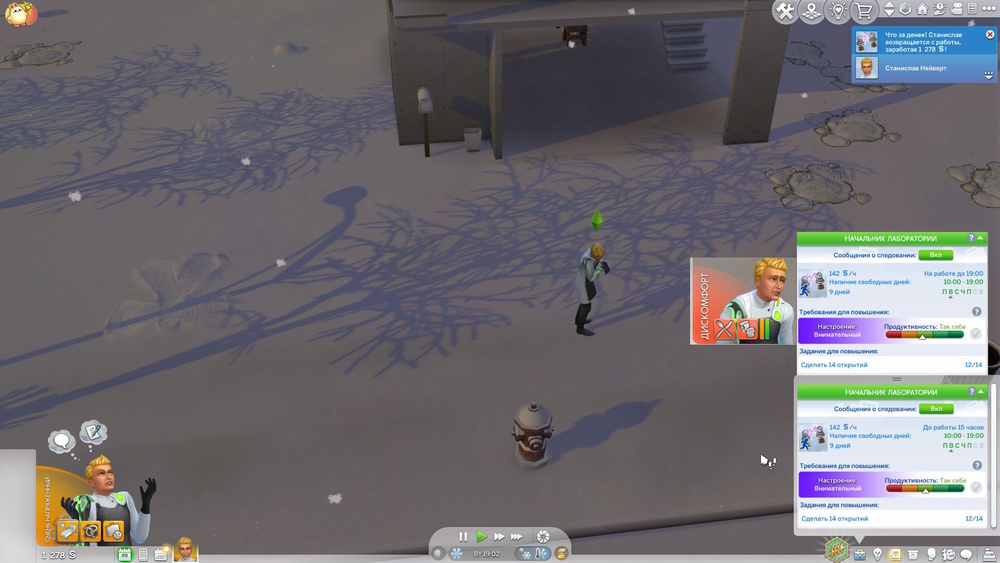Go to home lot house icon
The image size is (1000, 563).
(922, 9)
